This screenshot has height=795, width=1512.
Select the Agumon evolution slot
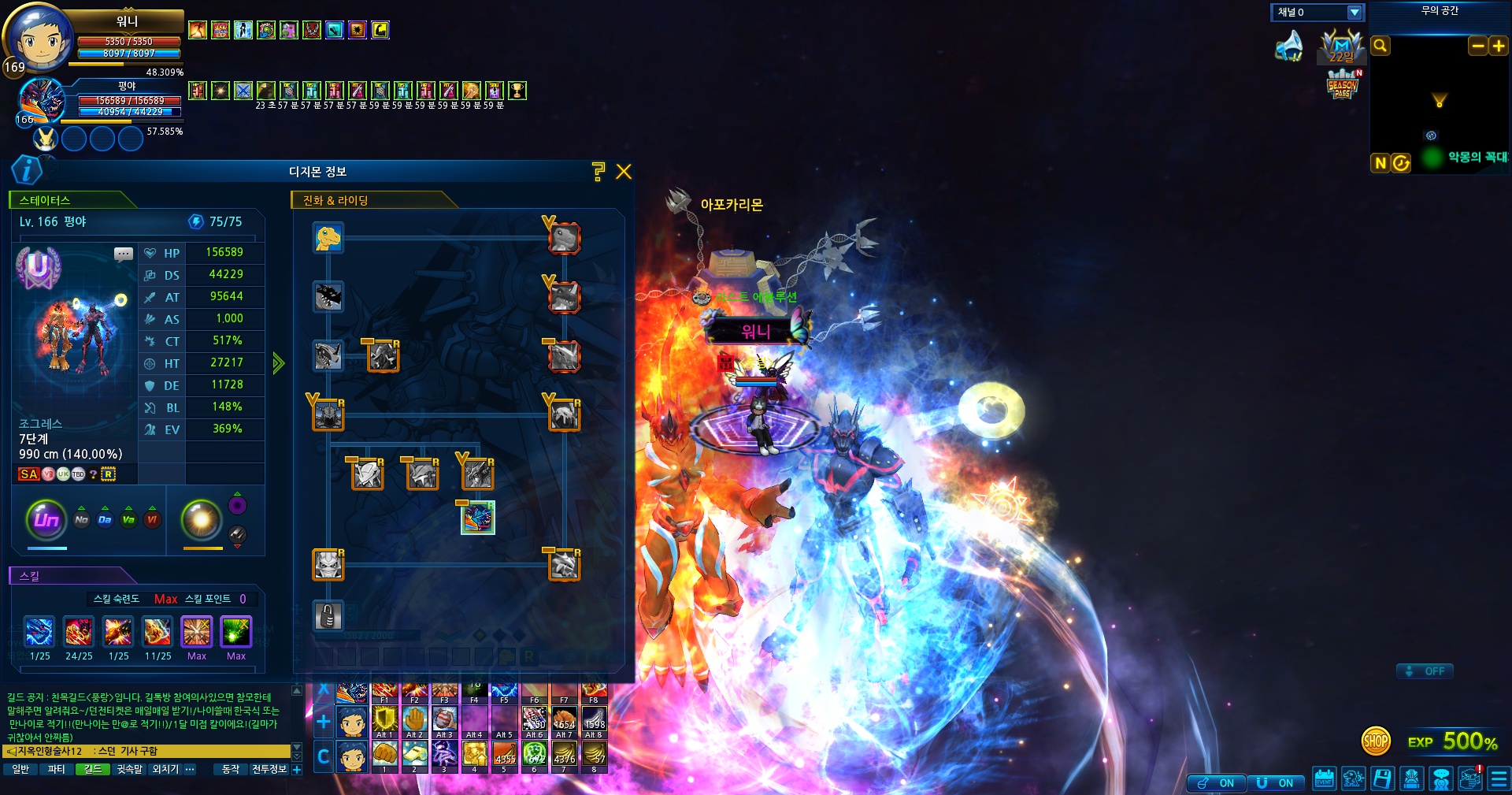point(328,237)
